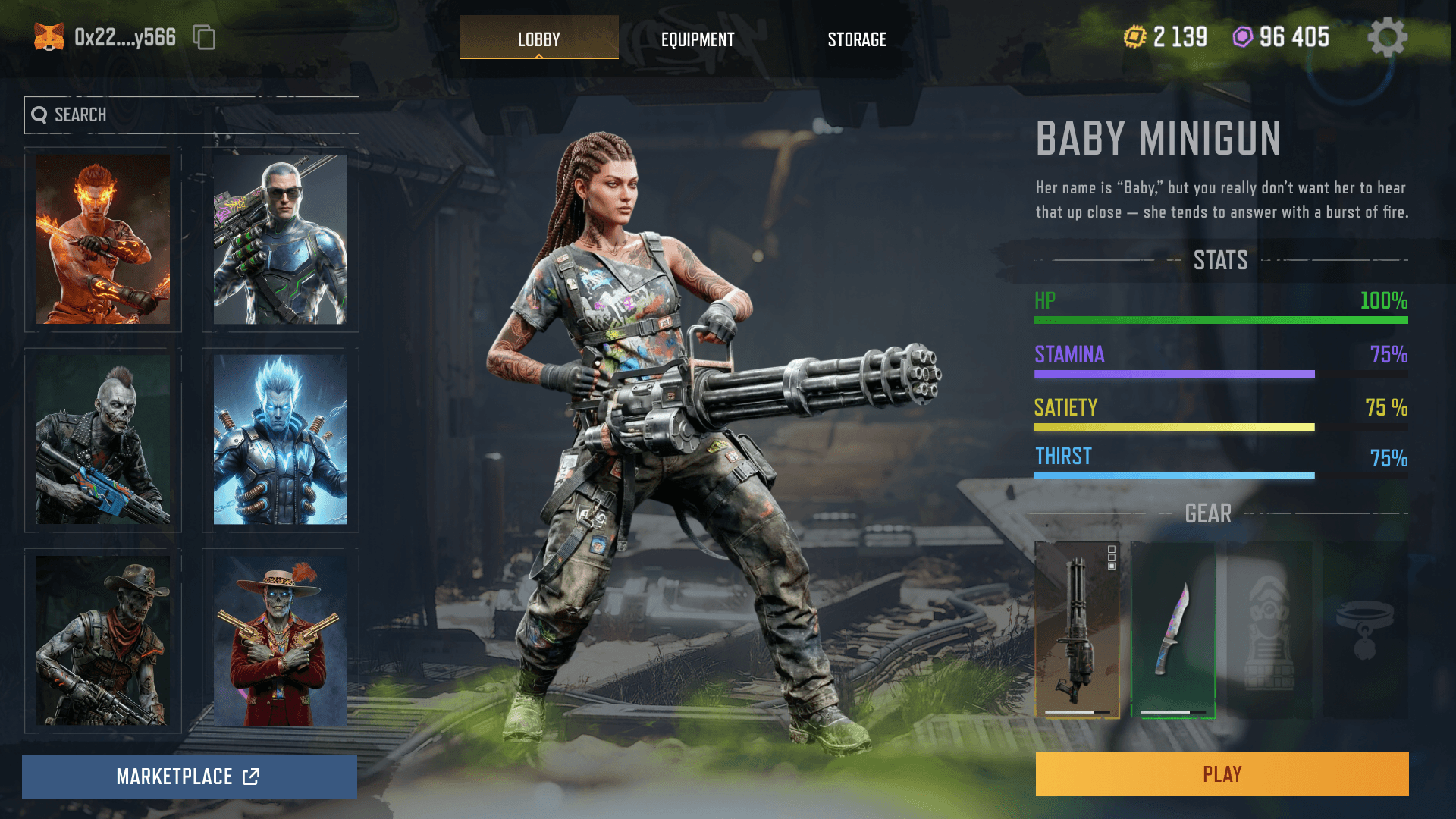
Task: Pick the mohawk zombie punk character
Action: tap(103, 440)
